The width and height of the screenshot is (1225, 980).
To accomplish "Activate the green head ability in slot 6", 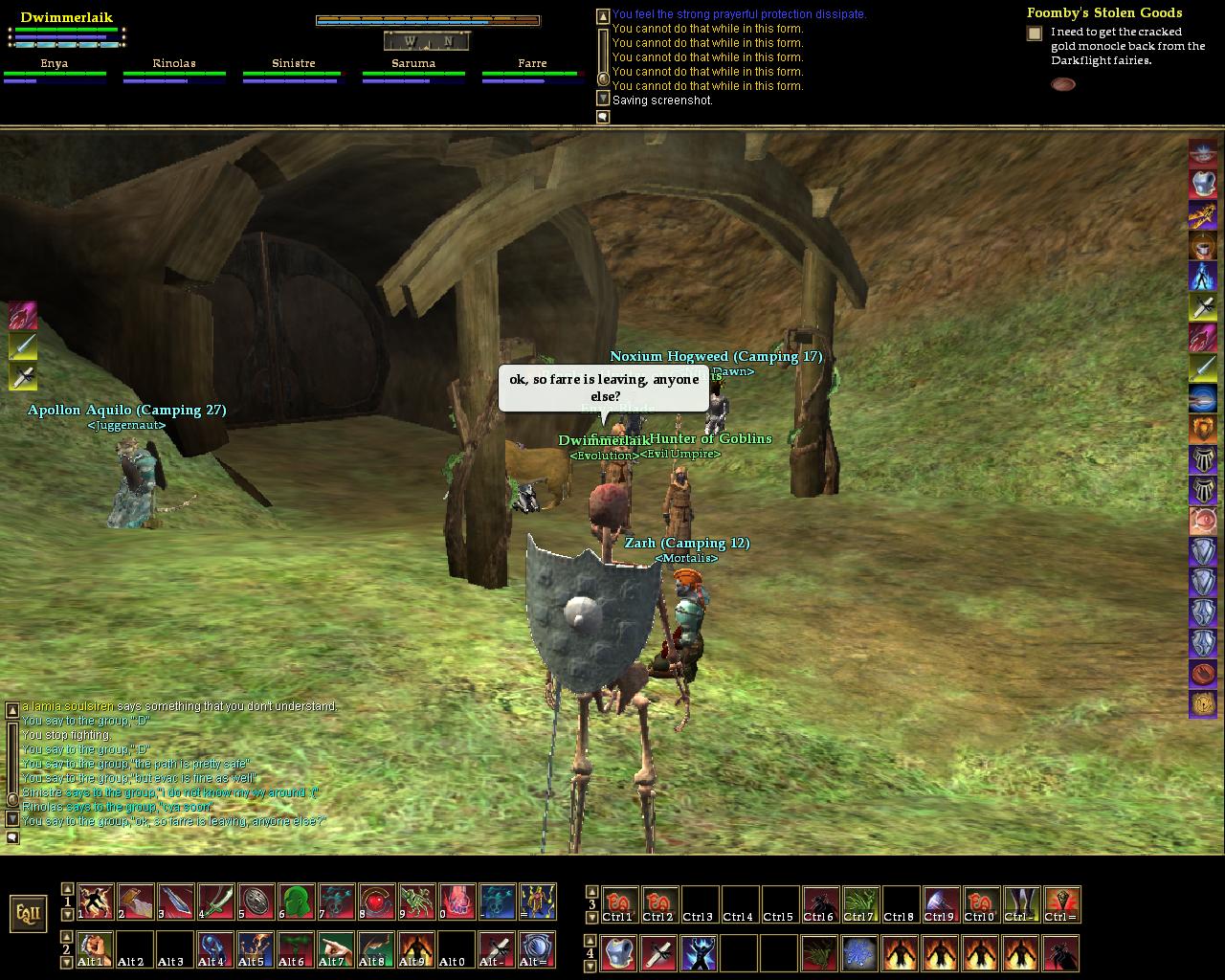I will 297,902.
